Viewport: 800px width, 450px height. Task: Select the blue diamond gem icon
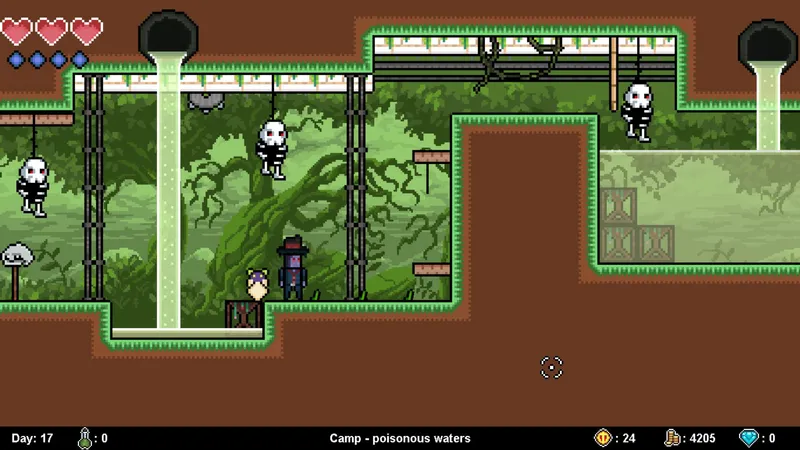coord(748,438)
